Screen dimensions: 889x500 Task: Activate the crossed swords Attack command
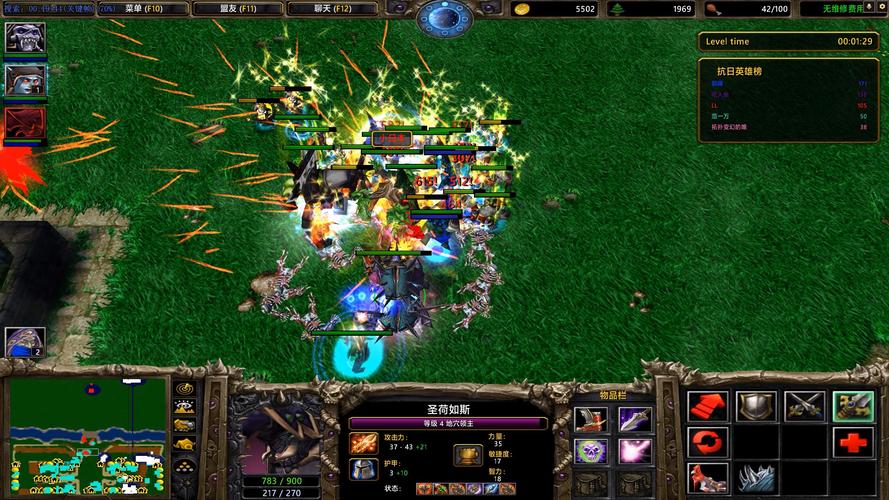coord(804,406)
